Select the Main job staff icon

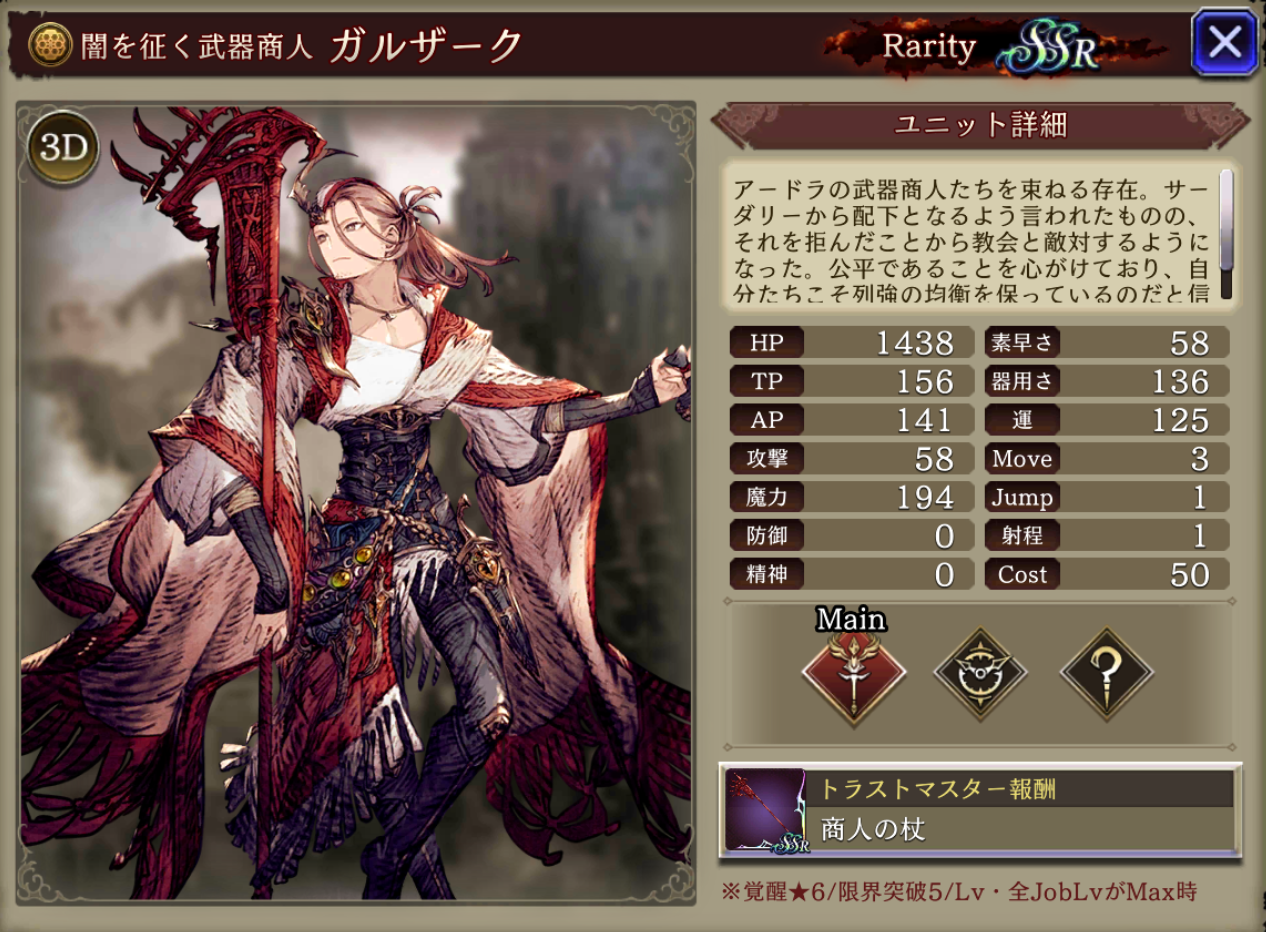[854, 674]
